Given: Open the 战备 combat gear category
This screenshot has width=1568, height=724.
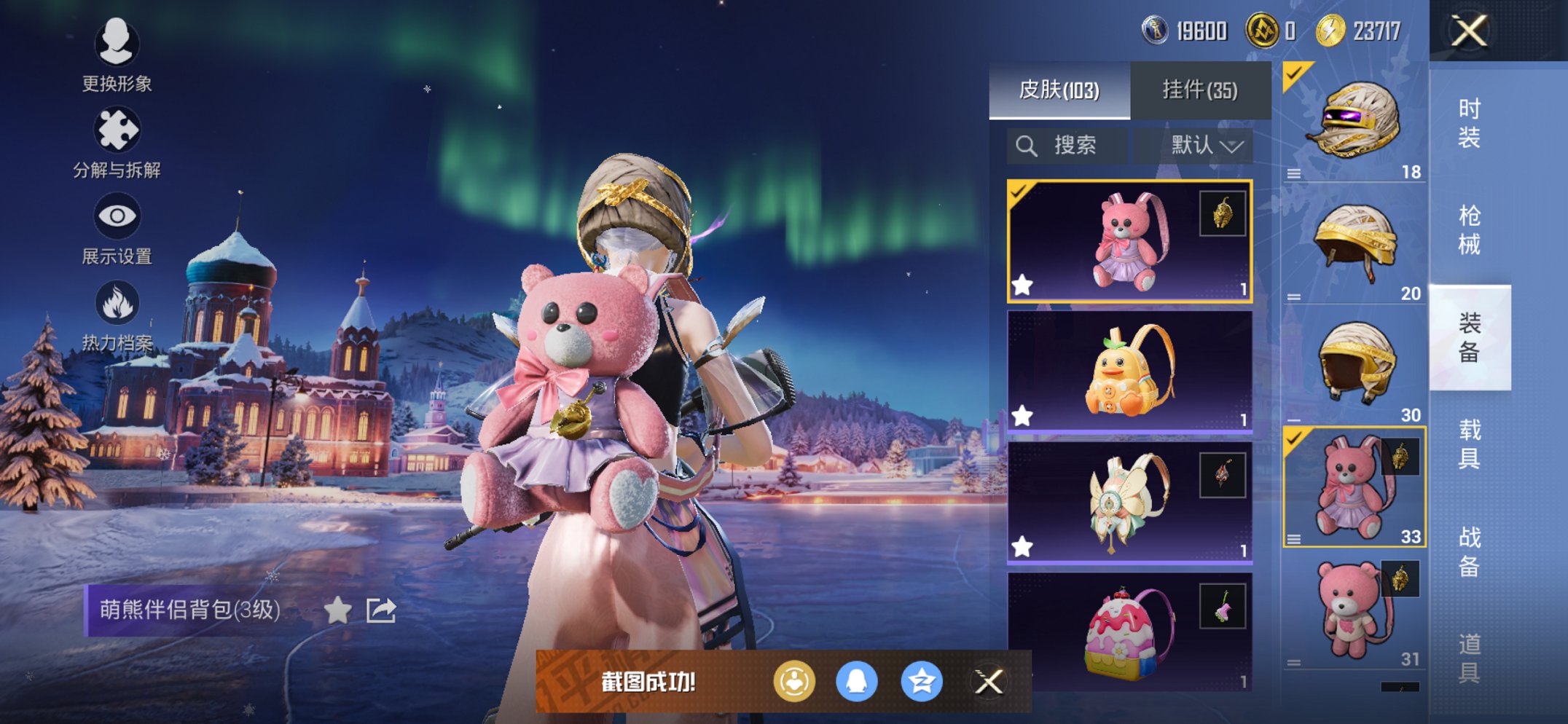Looking at the screenshot, I should [x=1469, y=551].
